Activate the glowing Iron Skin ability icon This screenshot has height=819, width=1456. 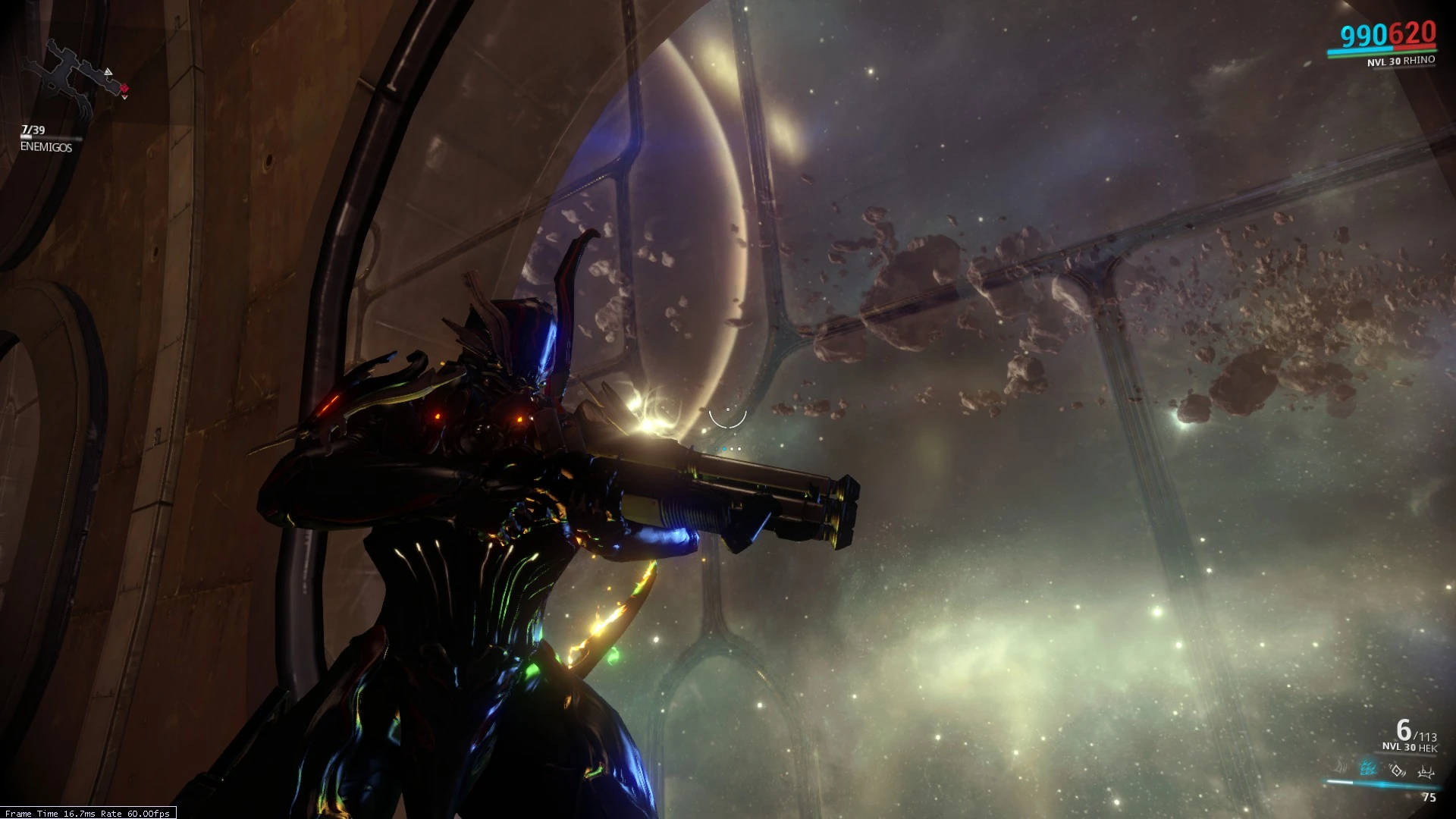click(x=1368, y=768)
